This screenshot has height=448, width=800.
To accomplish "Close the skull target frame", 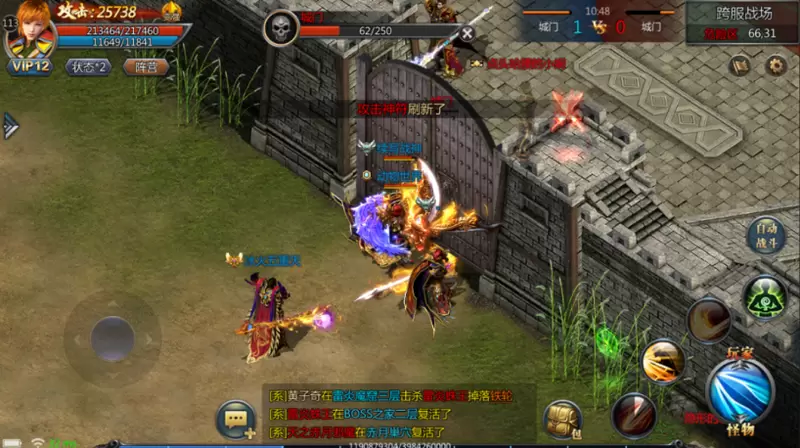I will pyautogui.click(x=467, y=32).
